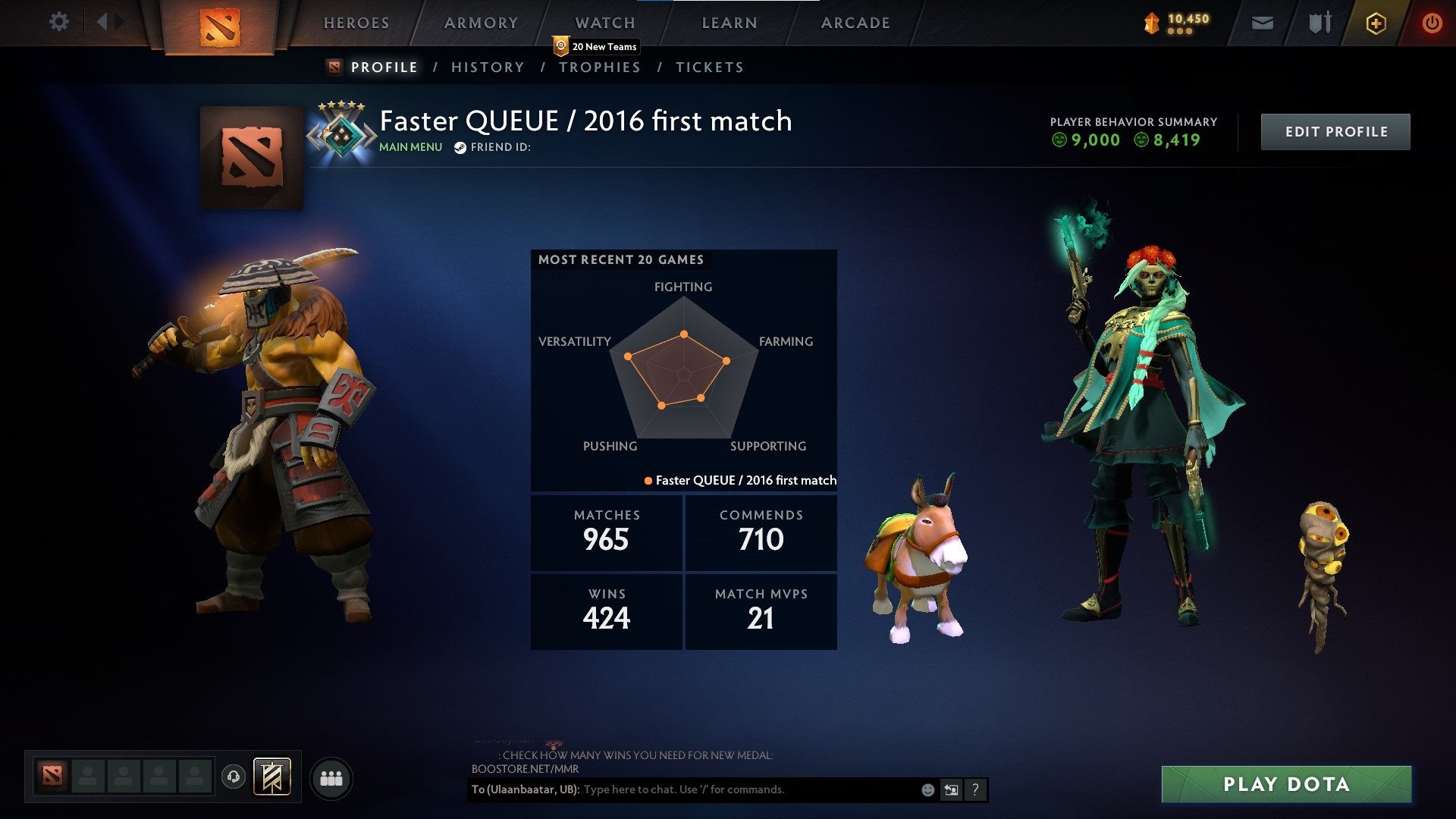Toggle the chat screenshot share icon
The height and width of the screenshot is (819, 1456).
point(951,789)
